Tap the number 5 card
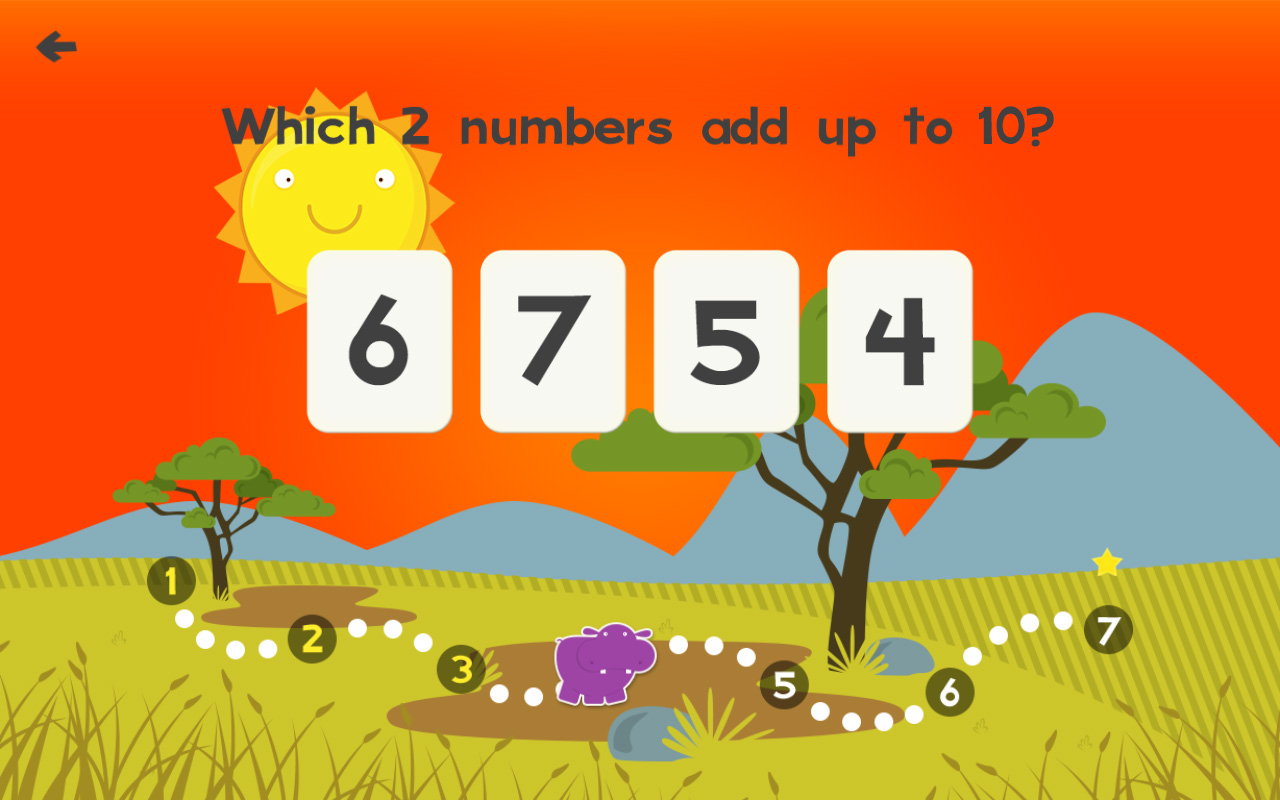Screen dimensions: 1280x800 point(728,342)
